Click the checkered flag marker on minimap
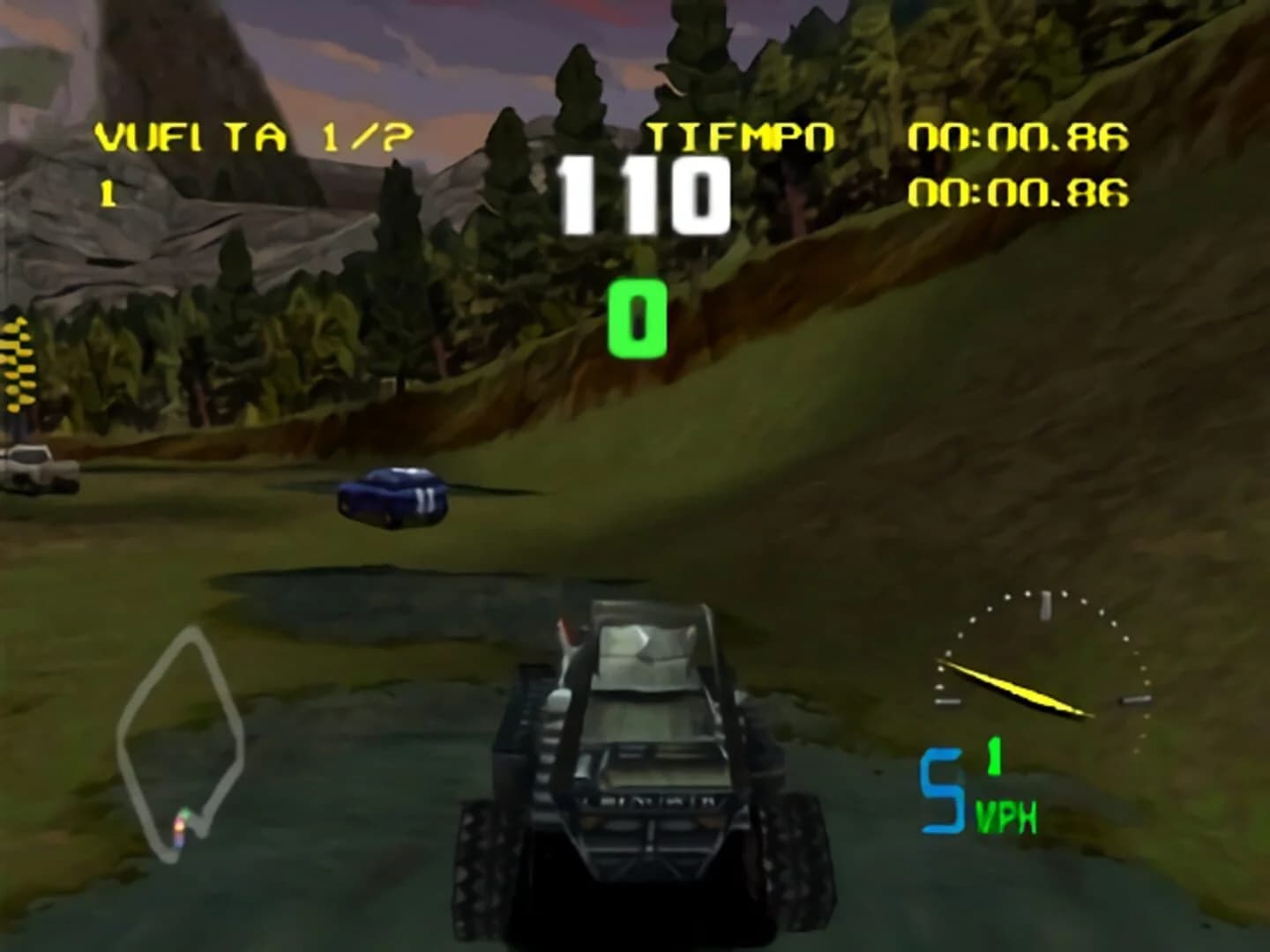This screenshot has width=1270, height=952. (181, 824)
